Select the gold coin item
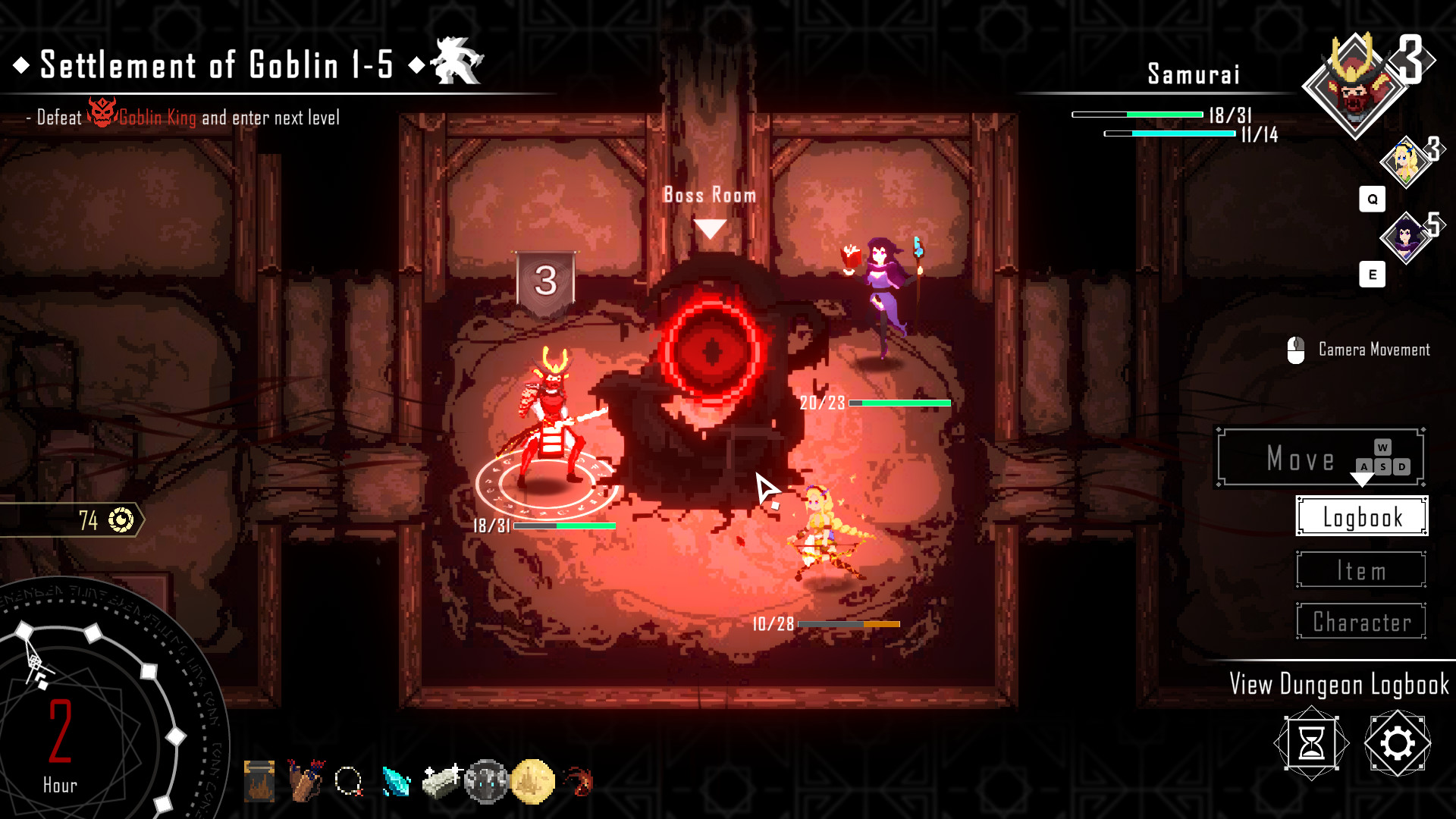Image resolution: width=1456 pixels, height=819 pixels. [532, 781]
